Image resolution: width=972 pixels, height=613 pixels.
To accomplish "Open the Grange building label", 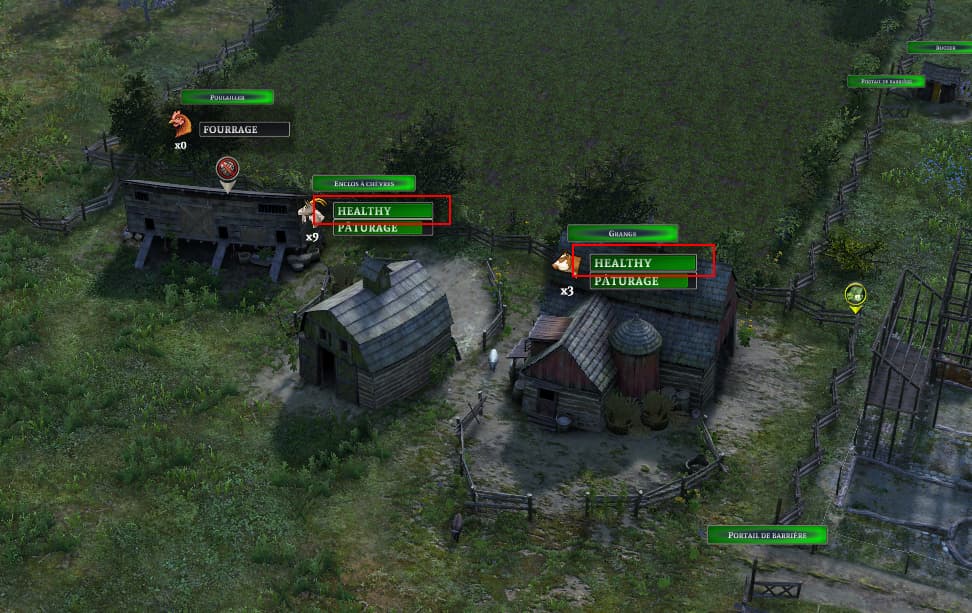I will 622,233.
